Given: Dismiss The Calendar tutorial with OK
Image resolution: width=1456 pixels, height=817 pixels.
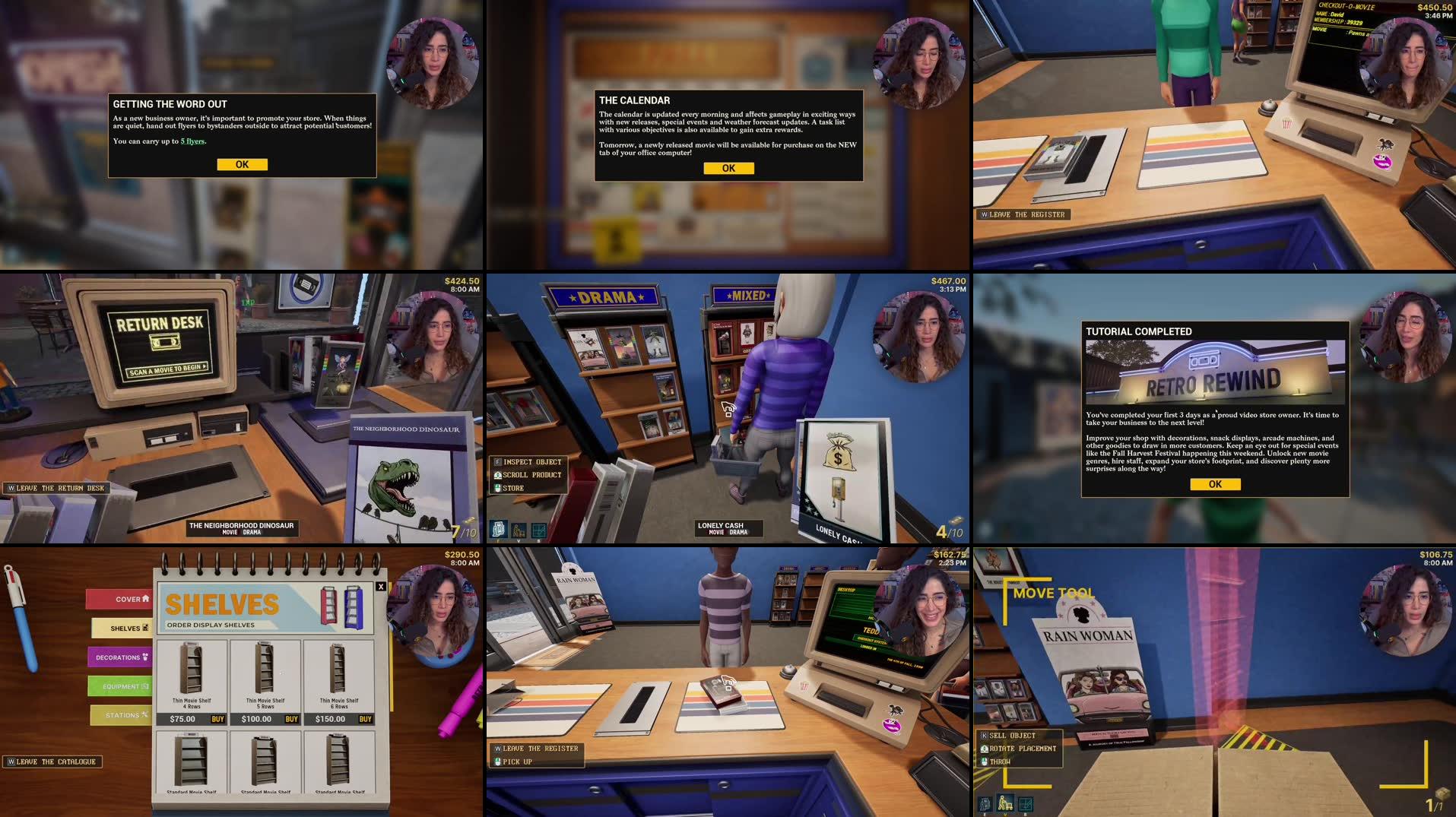Looking at the screenshot, I should (x=730, y=168).
